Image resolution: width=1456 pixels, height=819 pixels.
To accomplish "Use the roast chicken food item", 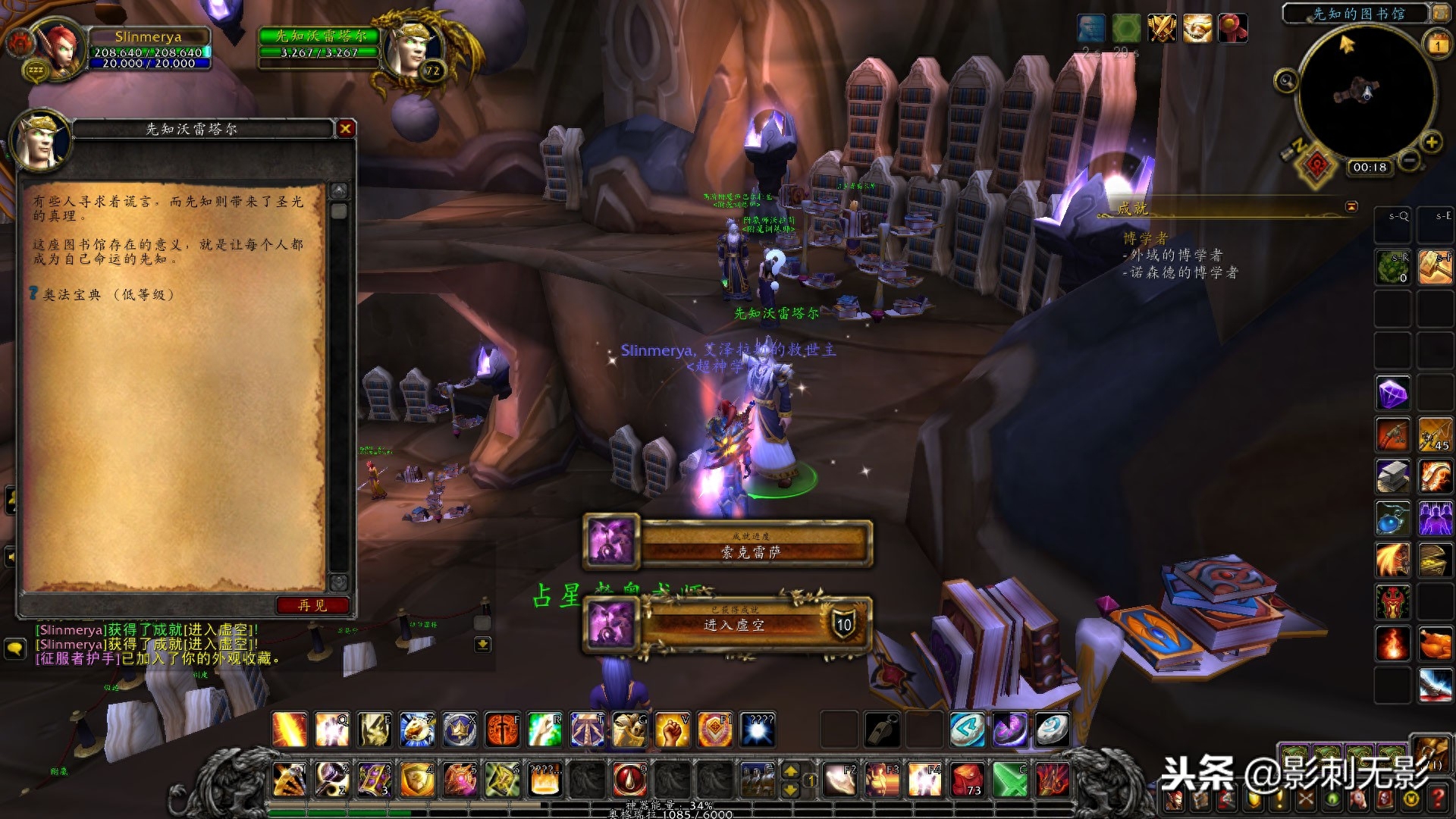I will click(x=1435, y=644).
